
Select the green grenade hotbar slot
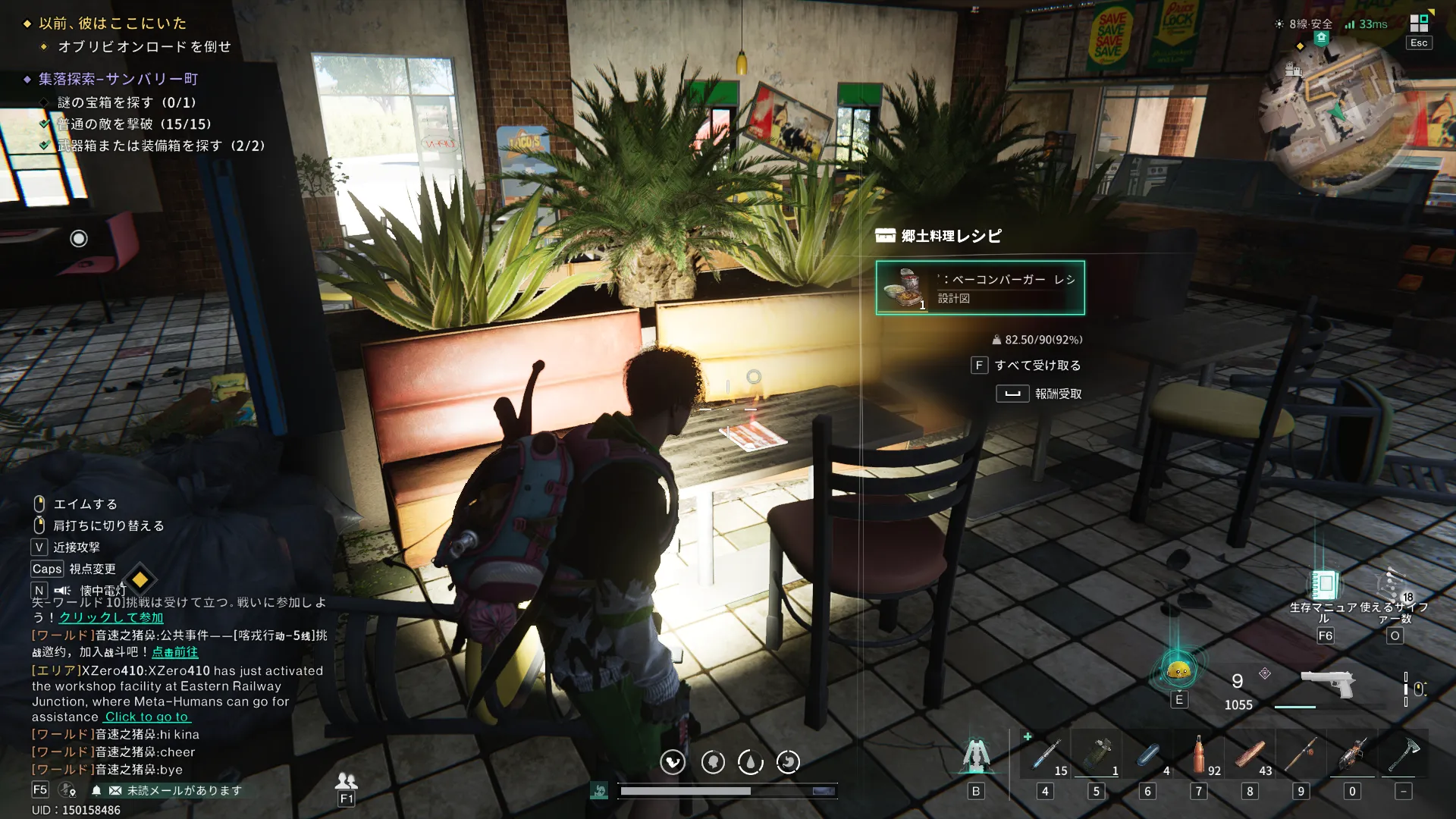click(1097, 755)
